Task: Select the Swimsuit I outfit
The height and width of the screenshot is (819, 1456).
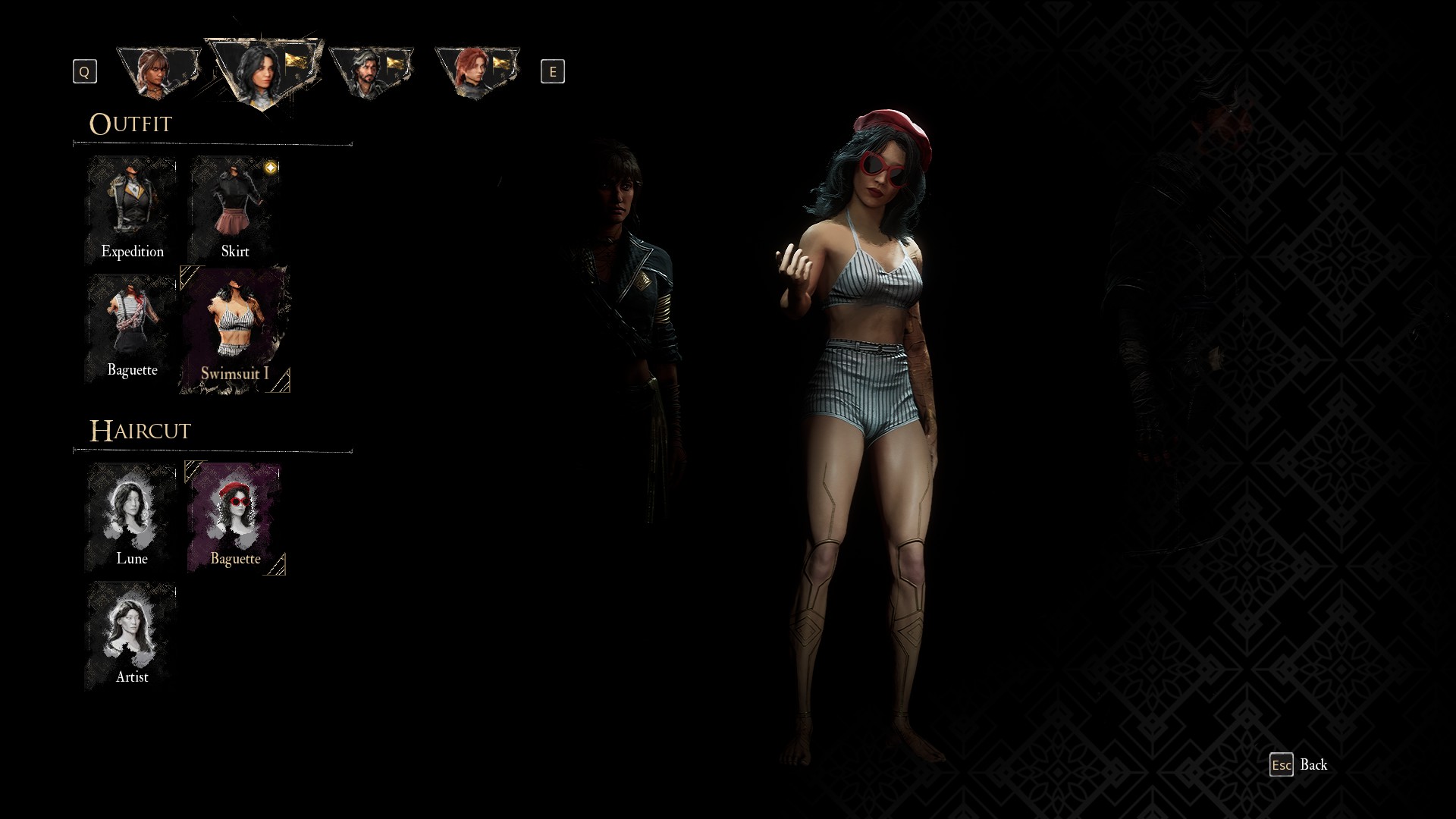Action: 235,330
